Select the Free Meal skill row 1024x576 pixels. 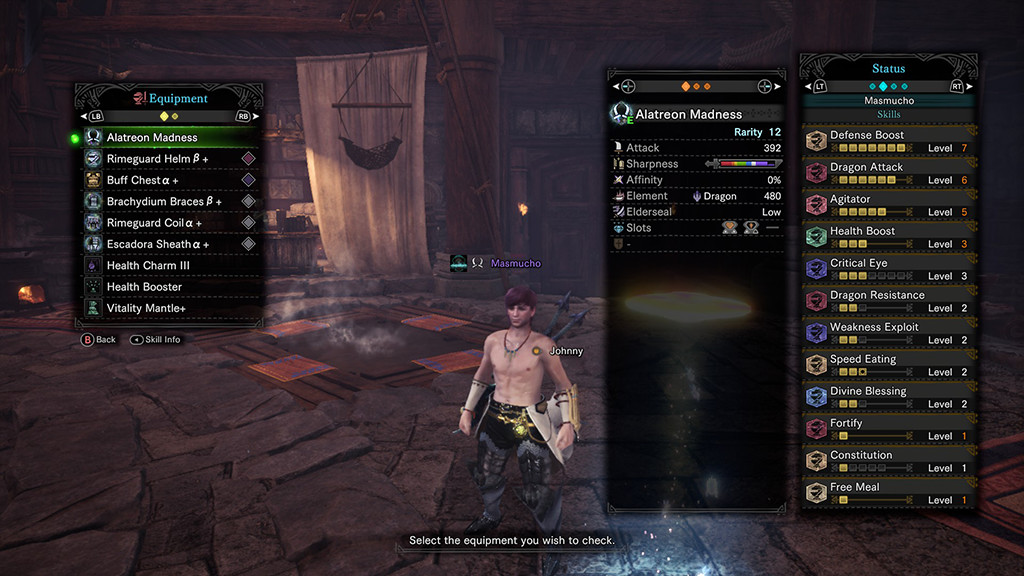pos(890,493)
